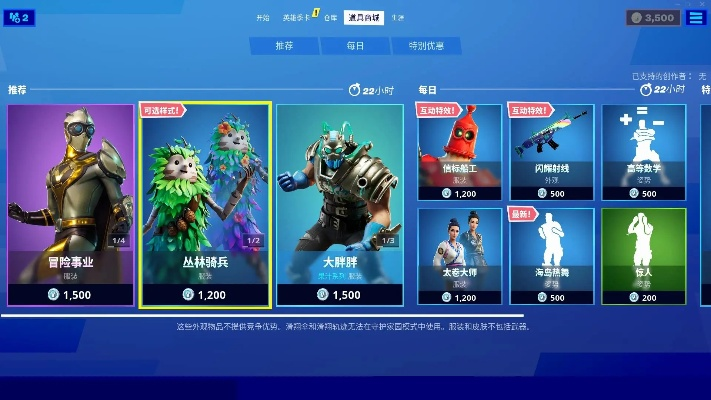View the 大胖胖 skin for 1,500 V-Bucks
This screenshot has height=400, width=711.
pyautogui.click(x=339, y=204)
